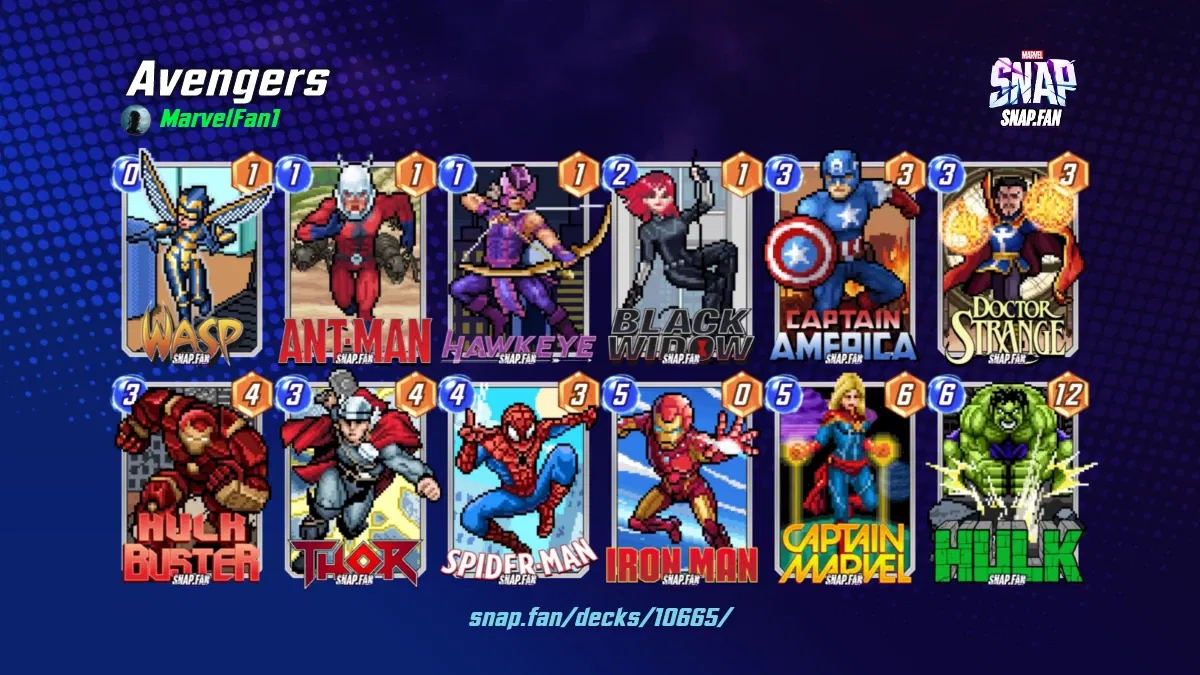Click the Captain Marvel card
Screen dimensions: 1200x675
tap(845, 485)
